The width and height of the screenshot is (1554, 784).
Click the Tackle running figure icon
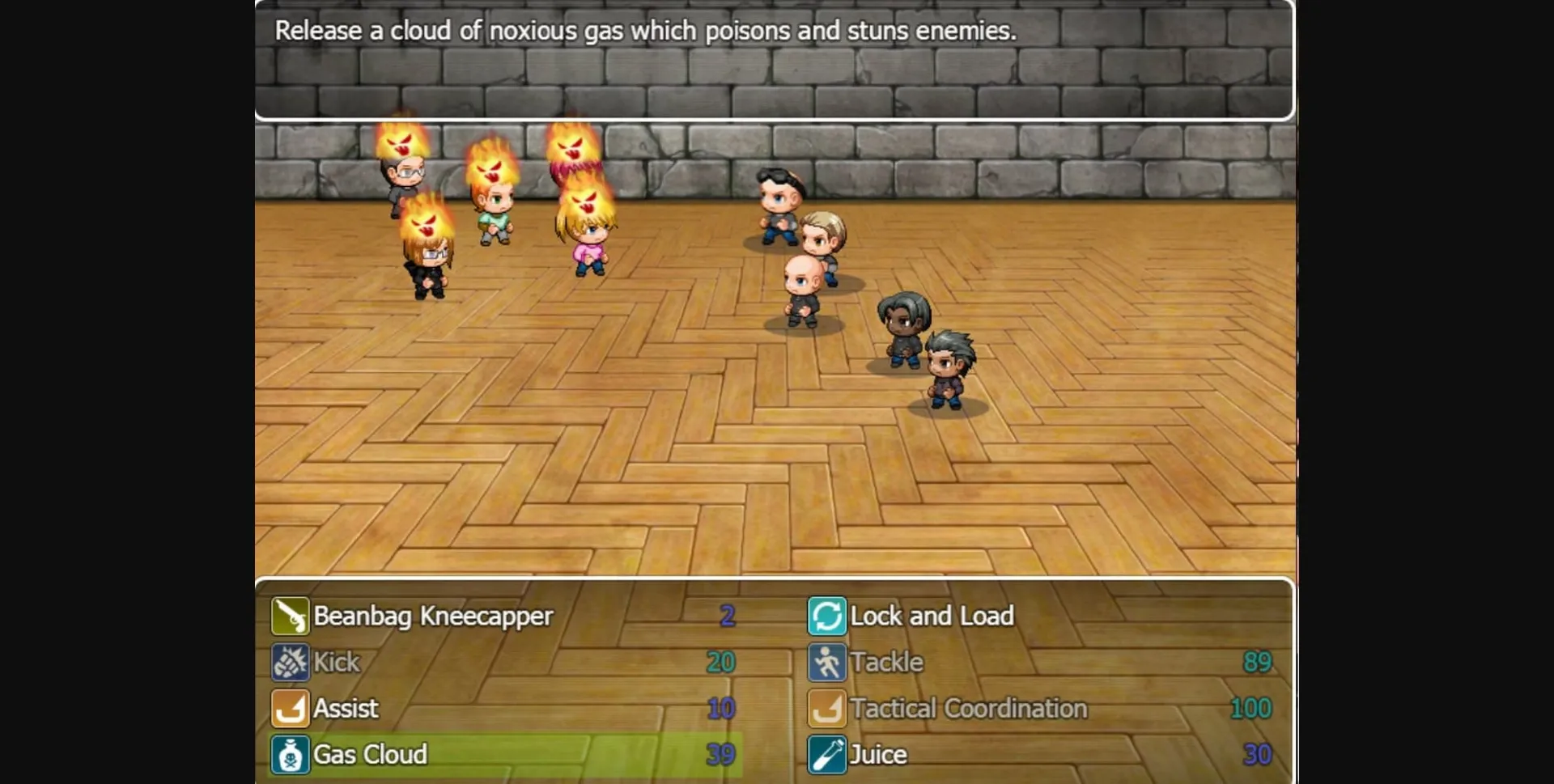point(827,662)
